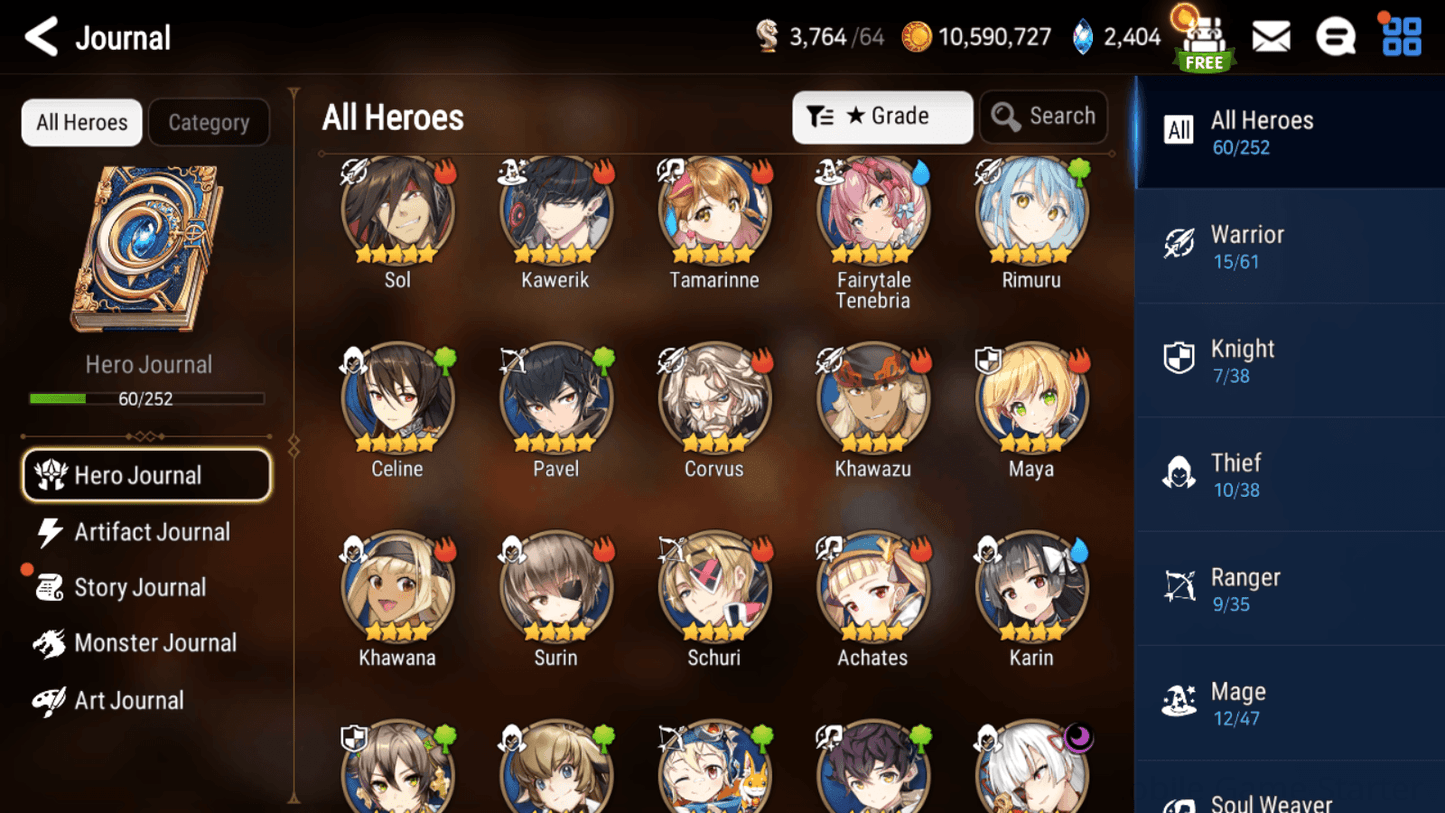This screenshot has width=1445, height=813.
Task: Select the Ranger class filter icon
Action: tap(1180, 587)
